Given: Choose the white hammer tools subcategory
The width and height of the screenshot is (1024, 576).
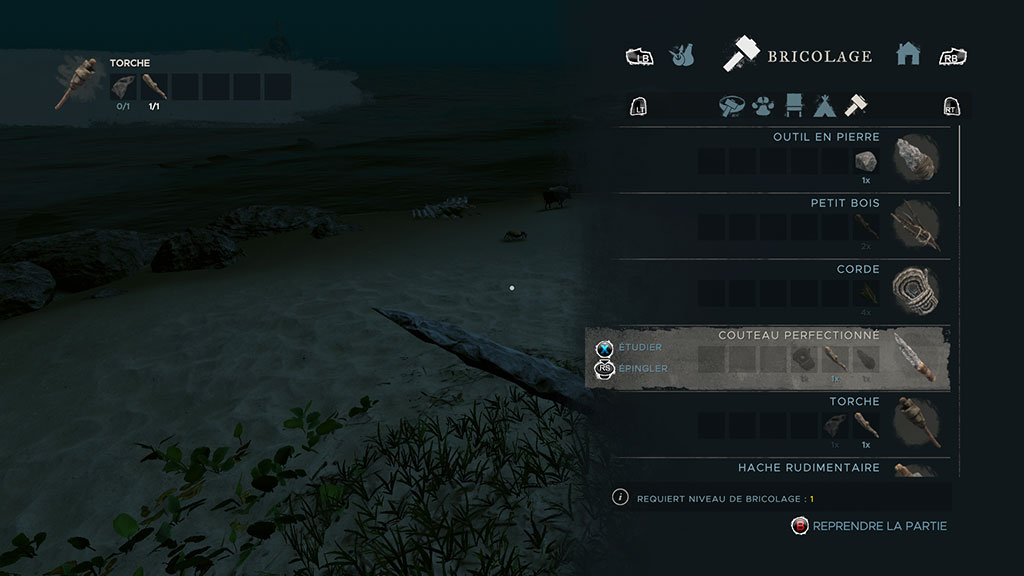Looking at the screenshot, I should pos(856,105).
